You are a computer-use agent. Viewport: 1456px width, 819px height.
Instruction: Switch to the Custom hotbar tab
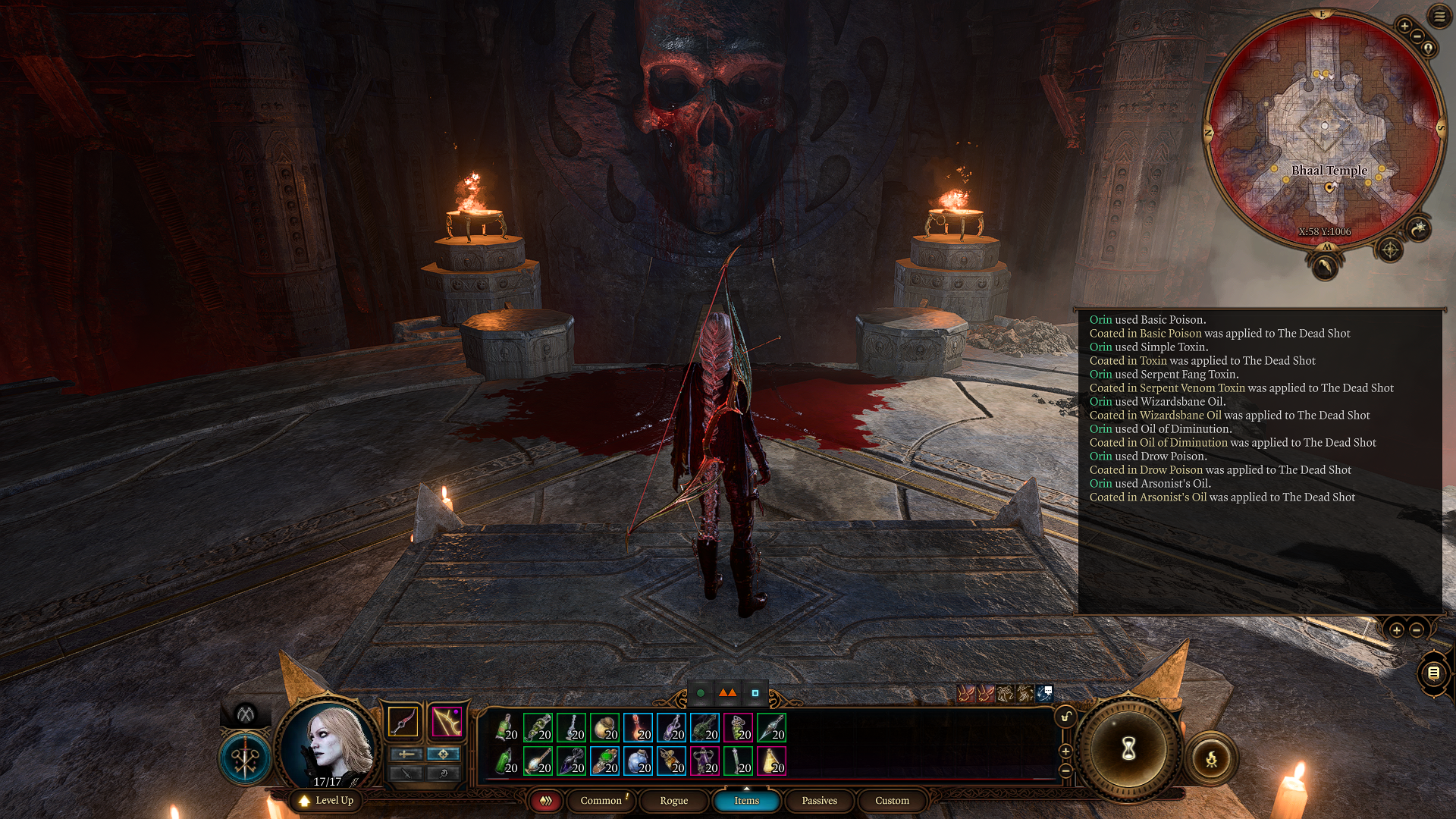click(x=892, y=801)
